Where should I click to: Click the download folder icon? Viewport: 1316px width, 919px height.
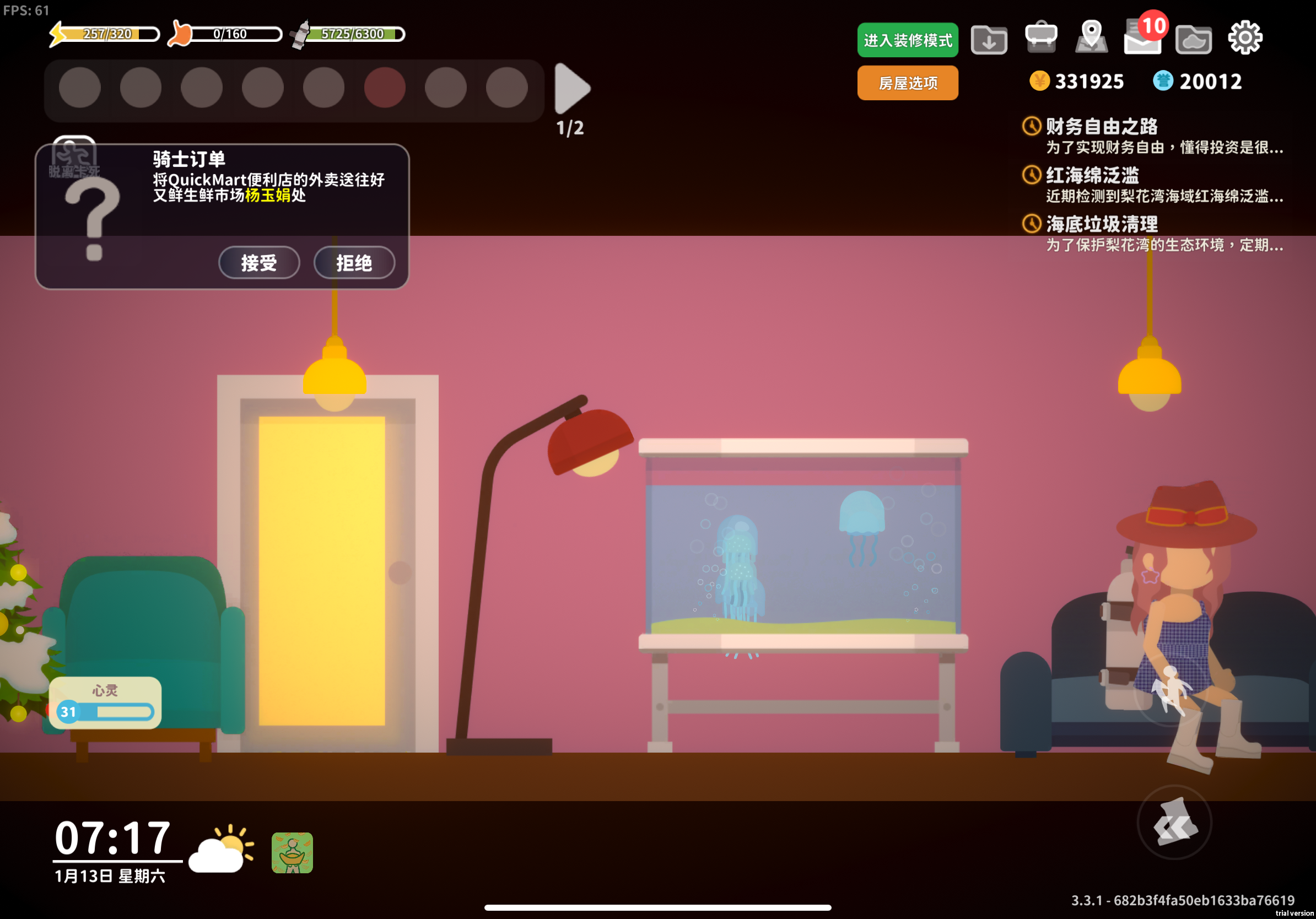pos(989,39)
